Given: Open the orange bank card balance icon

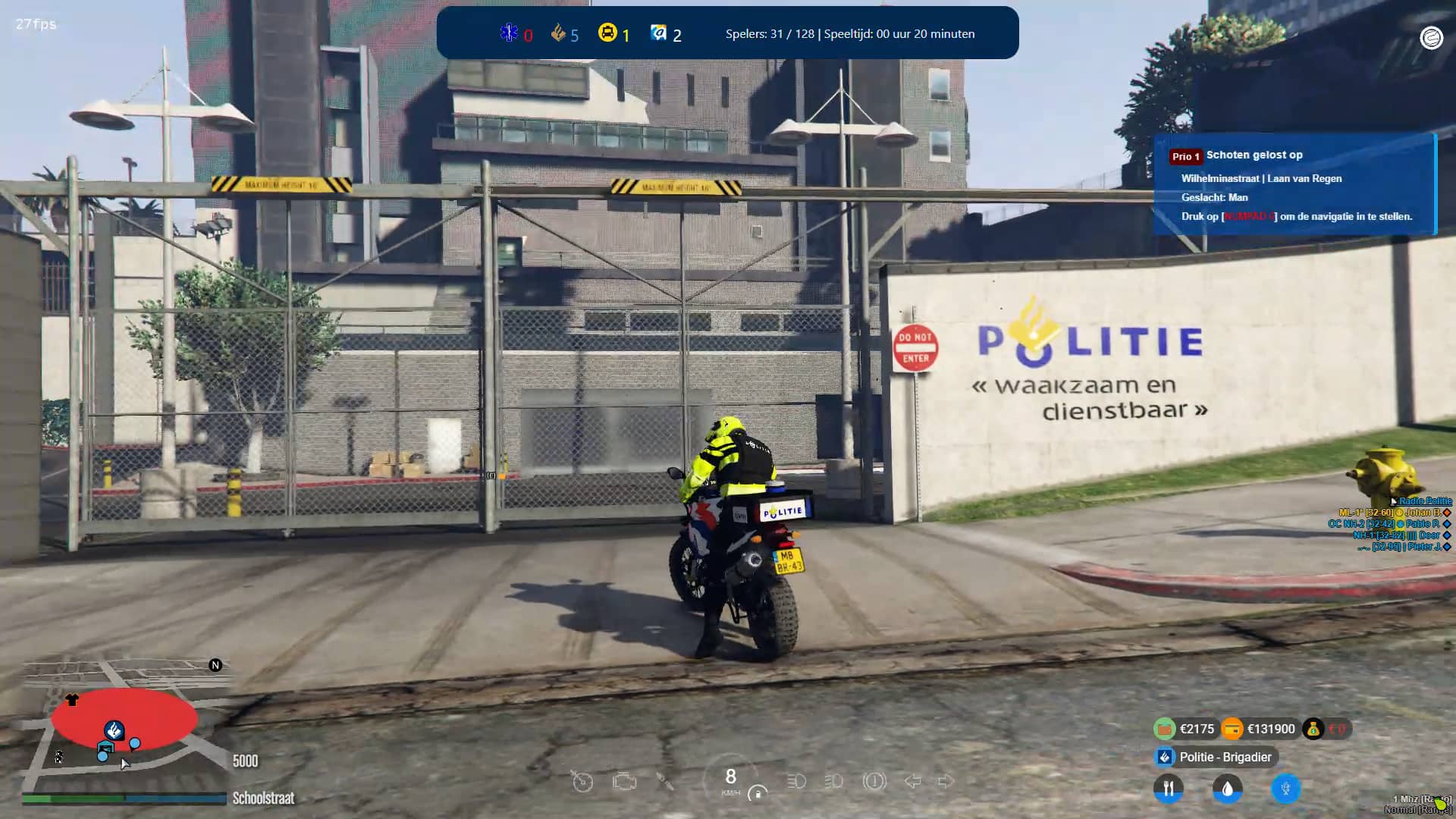Looking at the screenshot, I should coord(1232,729).
